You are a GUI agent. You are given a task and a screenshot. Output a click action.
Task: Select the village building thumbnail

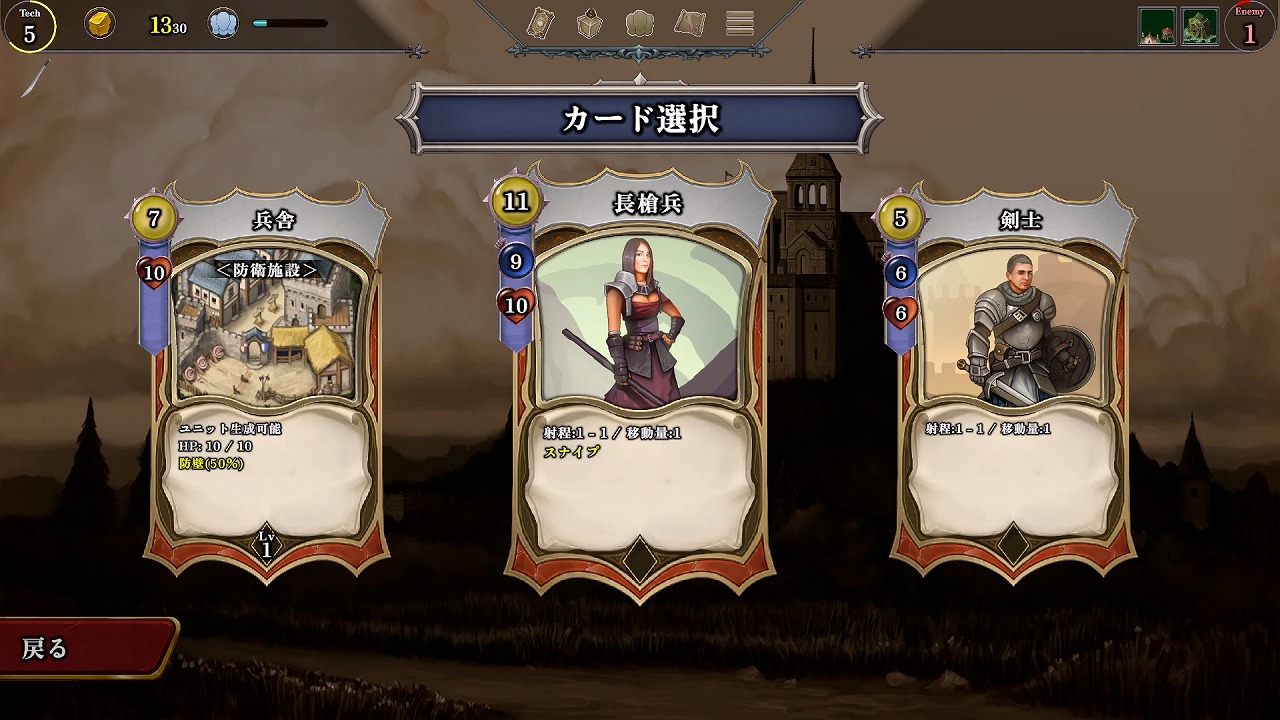1157,26
